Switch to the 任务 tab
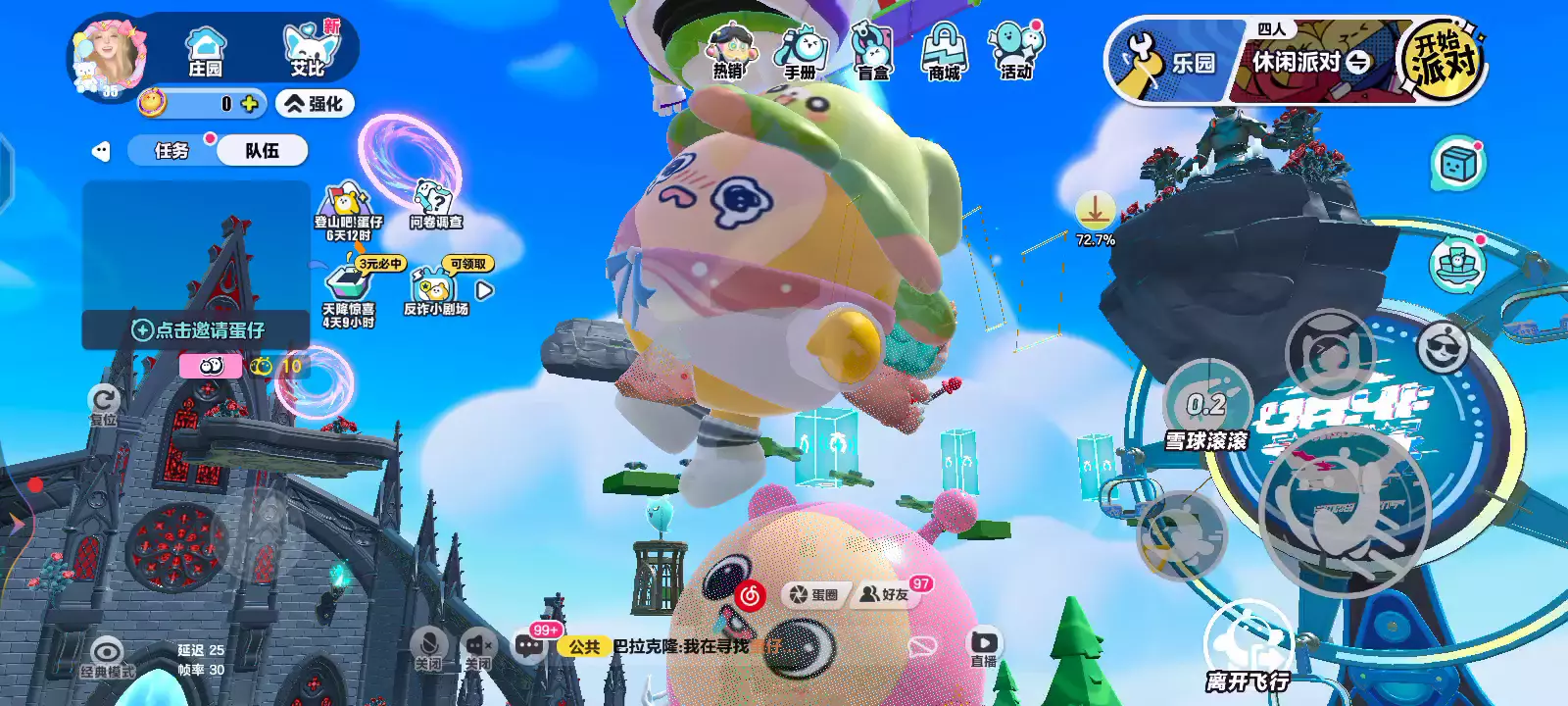The image size is (1568, 706). pyautogui.click(x=171, y=151)
